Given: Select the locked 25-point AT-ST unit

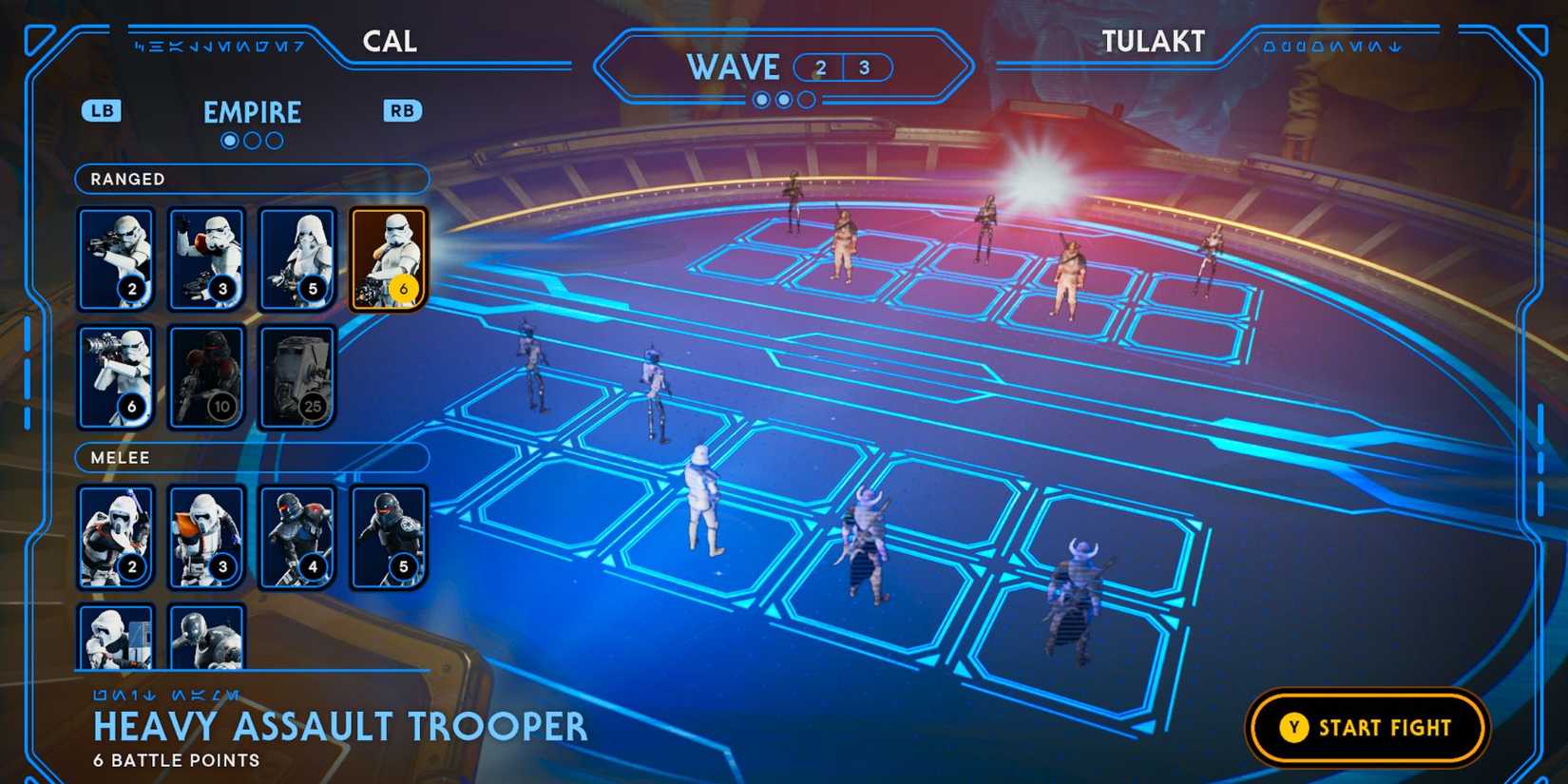Looking at the screenshot, I should tap(296, 375).
